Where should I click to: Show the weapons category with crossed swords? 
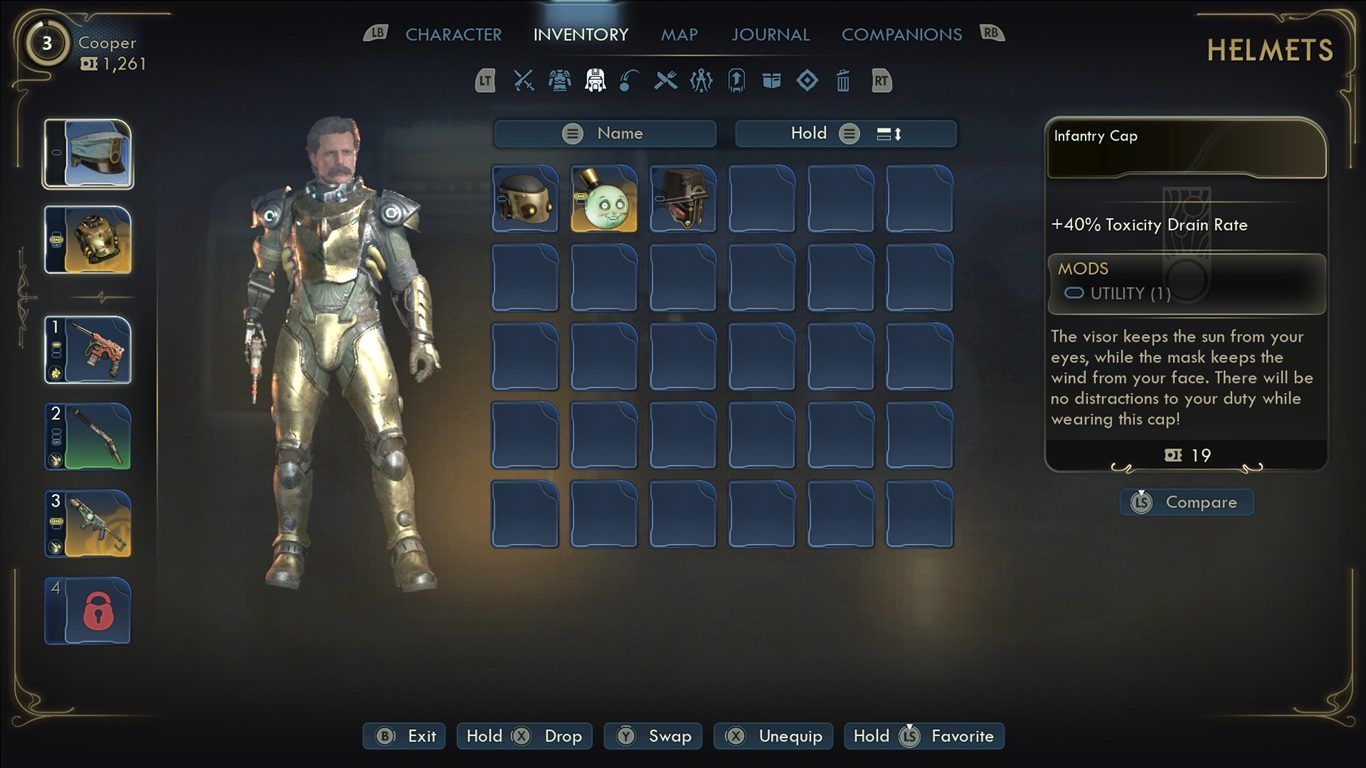pos(524,81)
